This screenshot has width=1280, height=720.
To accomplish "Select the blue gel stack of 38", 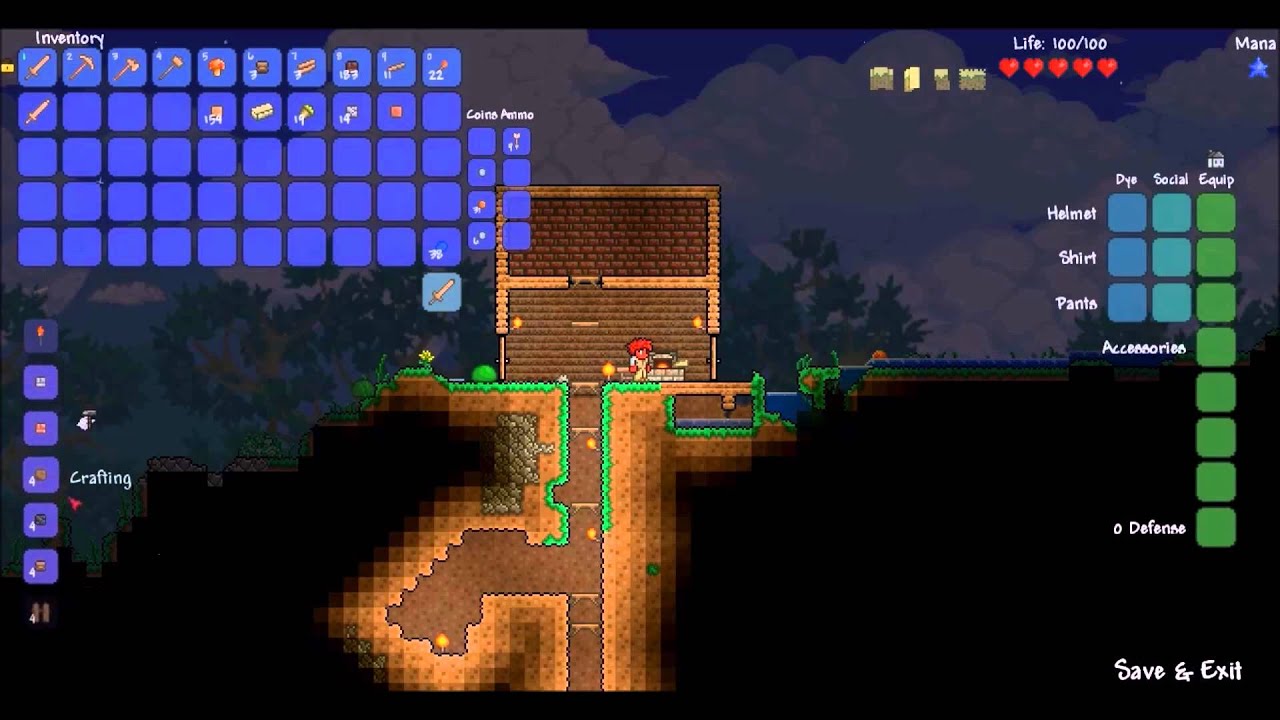I will [x=441, y=247].
